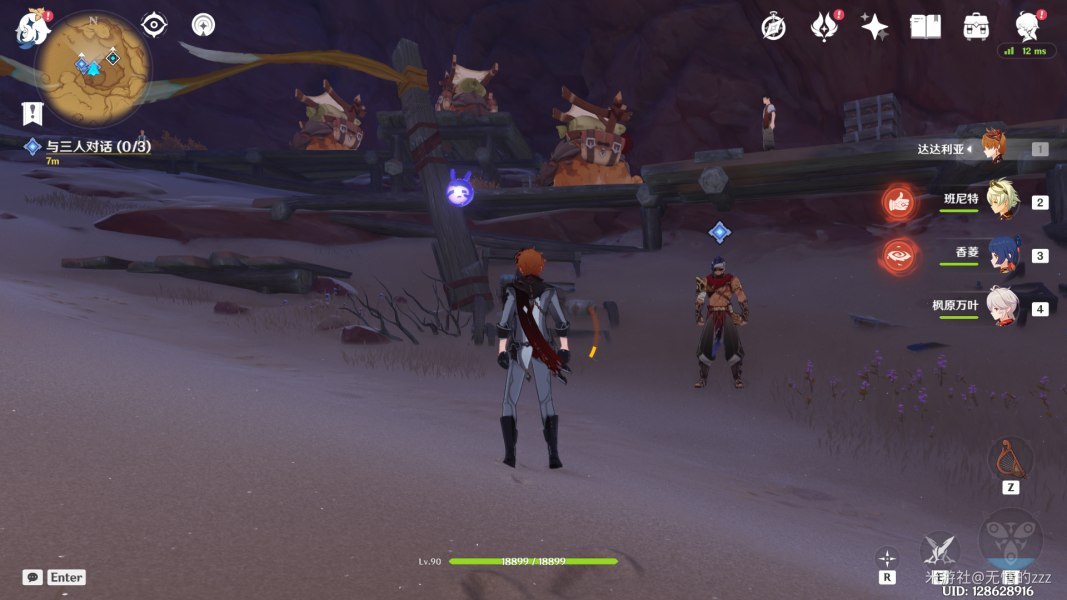Open the Adventurer Handbook book icon
This screenshot has height=600, width=1067.
click(926, 27)
